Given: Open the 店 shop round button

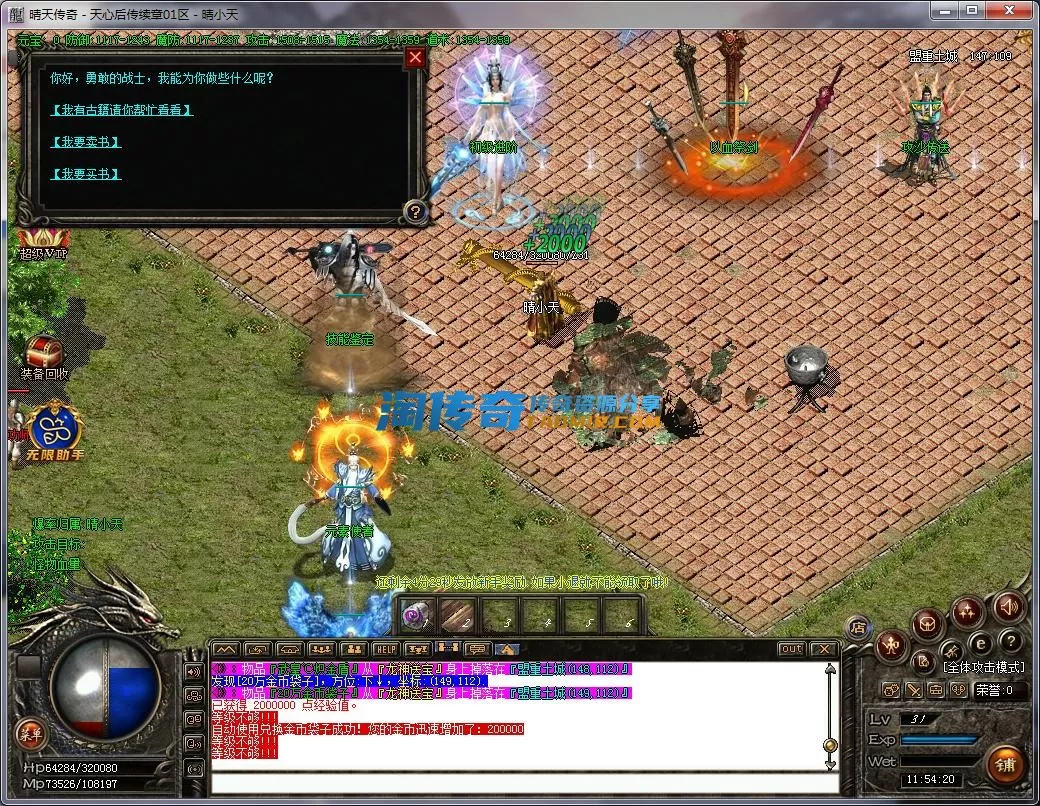Looking at the screenshot, I should pyautogui.click(x=856, y=627).
